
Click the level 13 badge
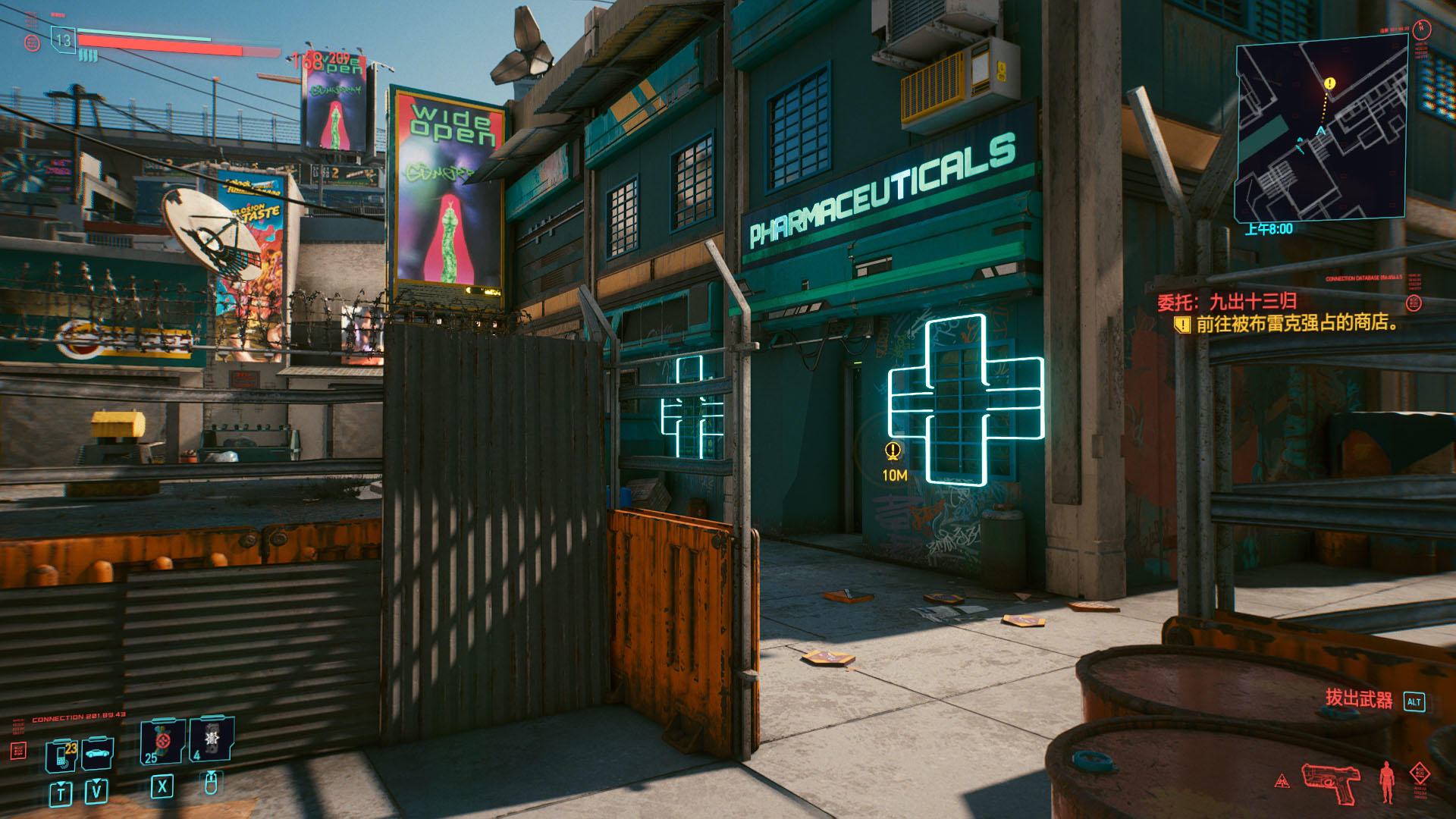63,40
